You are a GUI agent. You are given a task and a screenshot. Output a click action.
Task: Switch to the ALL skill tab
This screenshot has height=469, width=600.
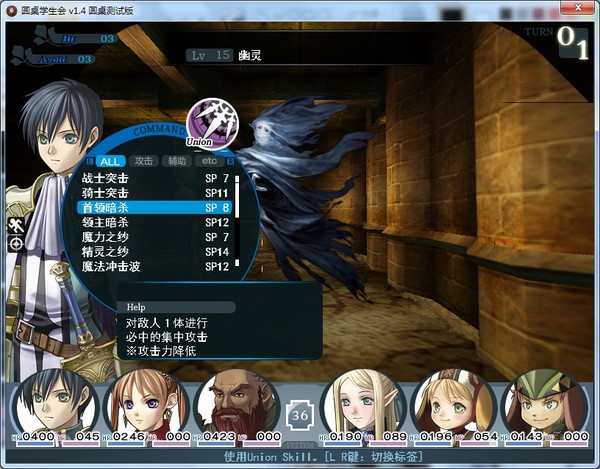[111, 161]
